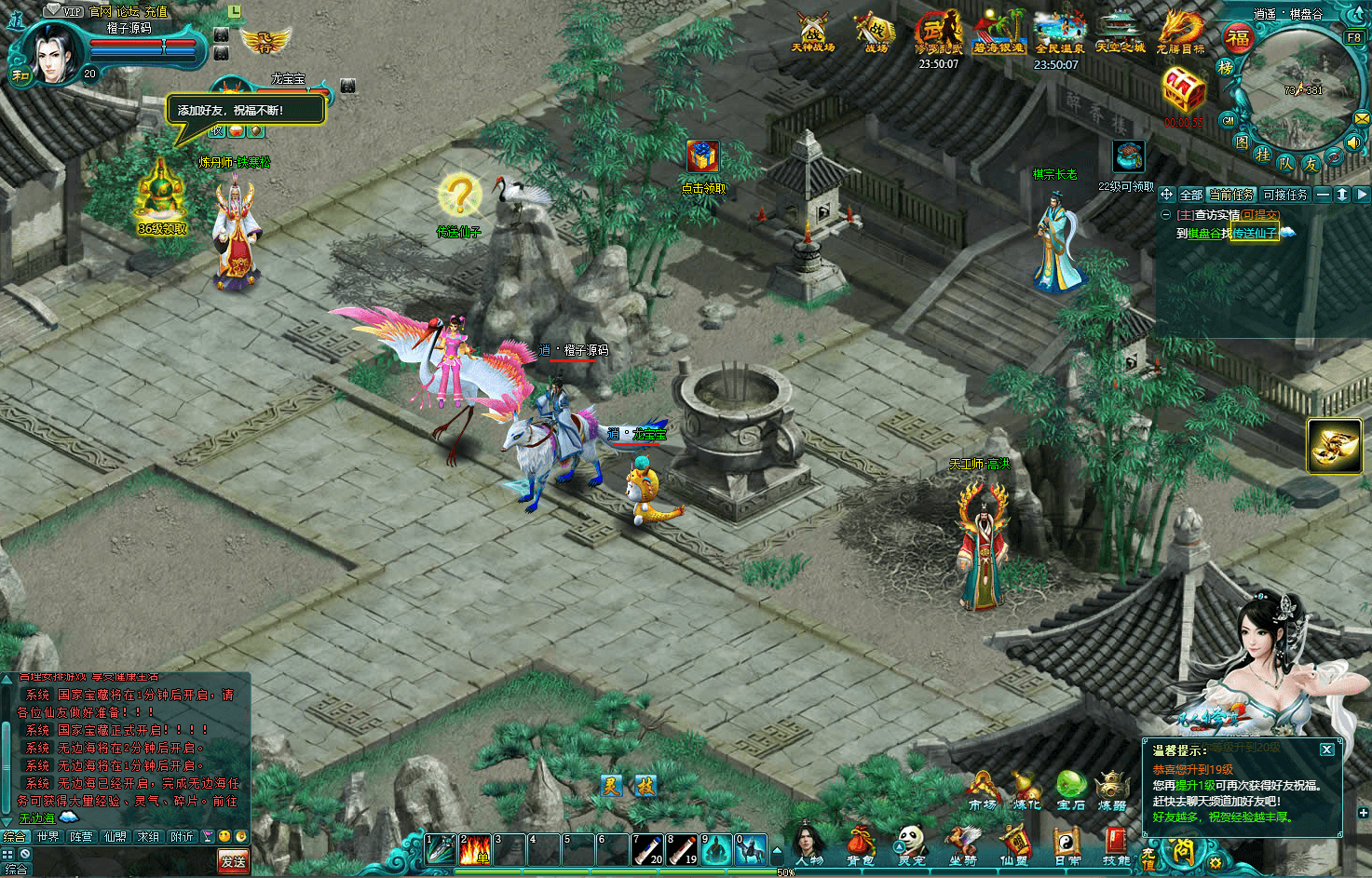Switch to the 世界 chat tab
The height and width of the screenshot is (878, 1372).
pos(48,837)
